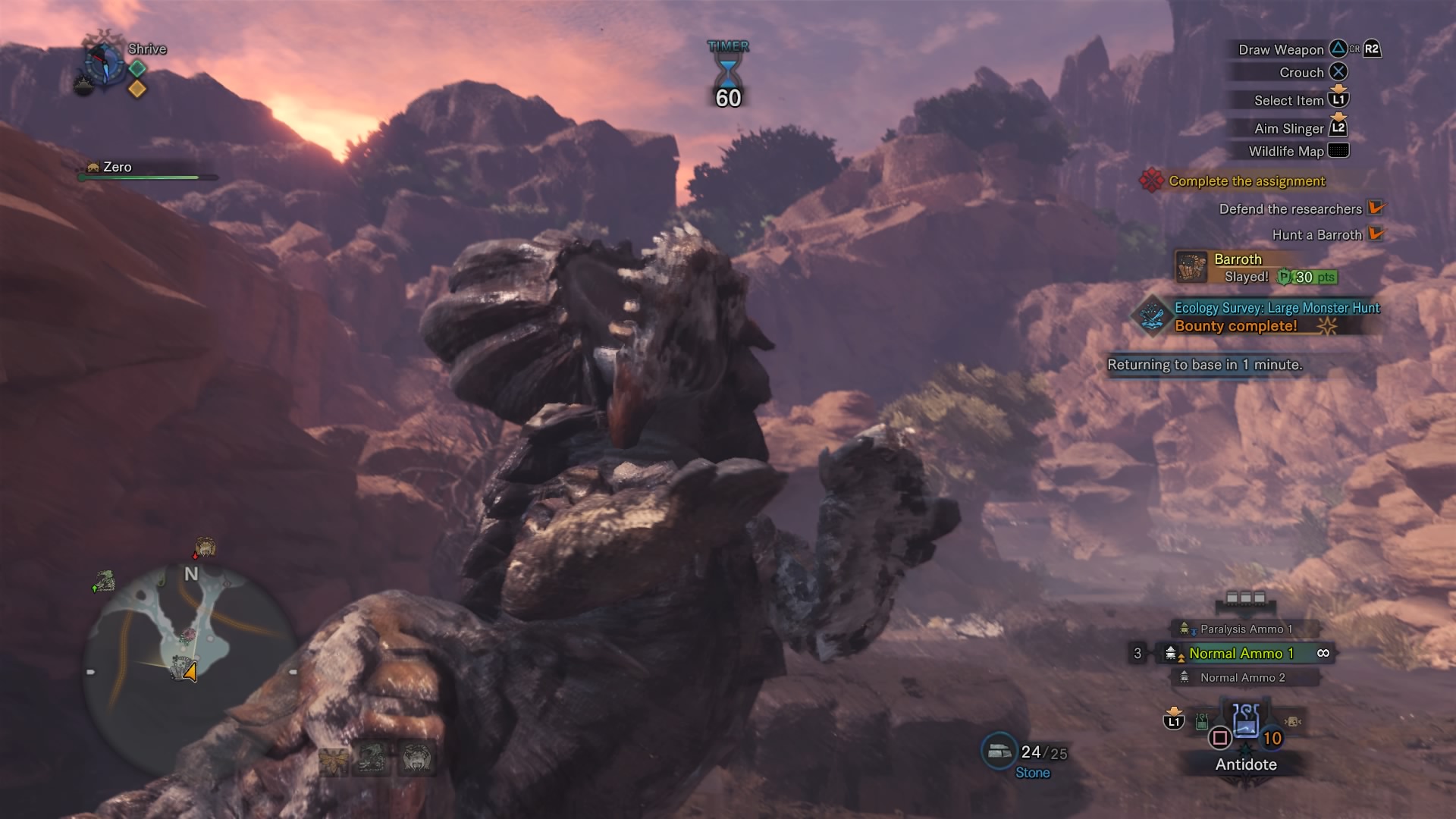Image resolution: width=1456 pixels, height=819 pixels.
Task: Click the monster icon above the minimap
Action: (x=205, y=547)
